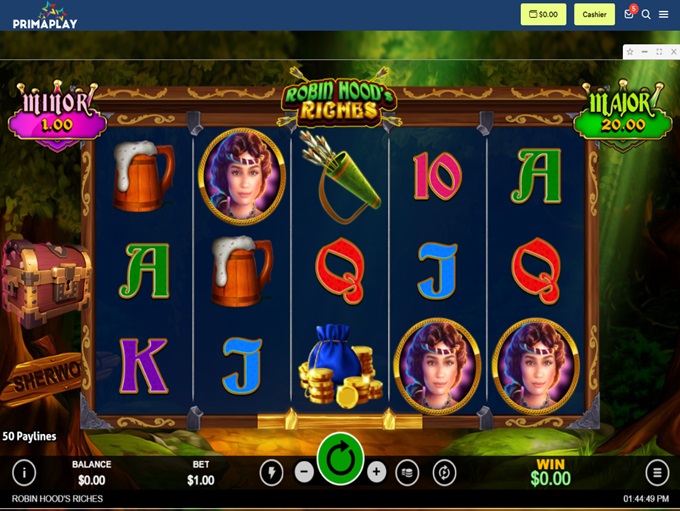Open the site search magnifier
680x511 pixels.
coord(646,14)
